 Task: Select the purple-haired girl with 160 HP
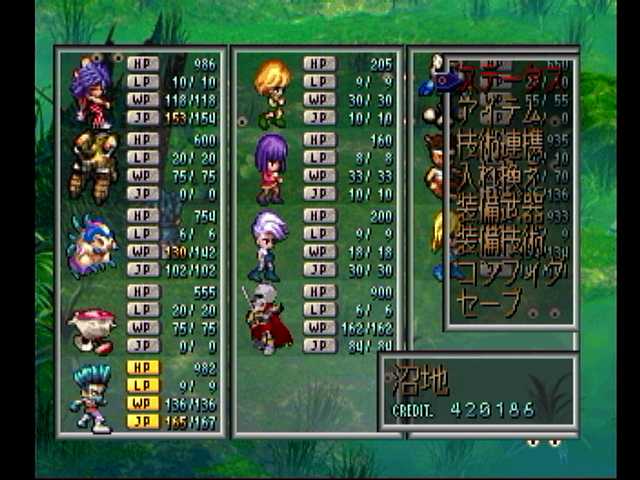(x=270, y=167)
